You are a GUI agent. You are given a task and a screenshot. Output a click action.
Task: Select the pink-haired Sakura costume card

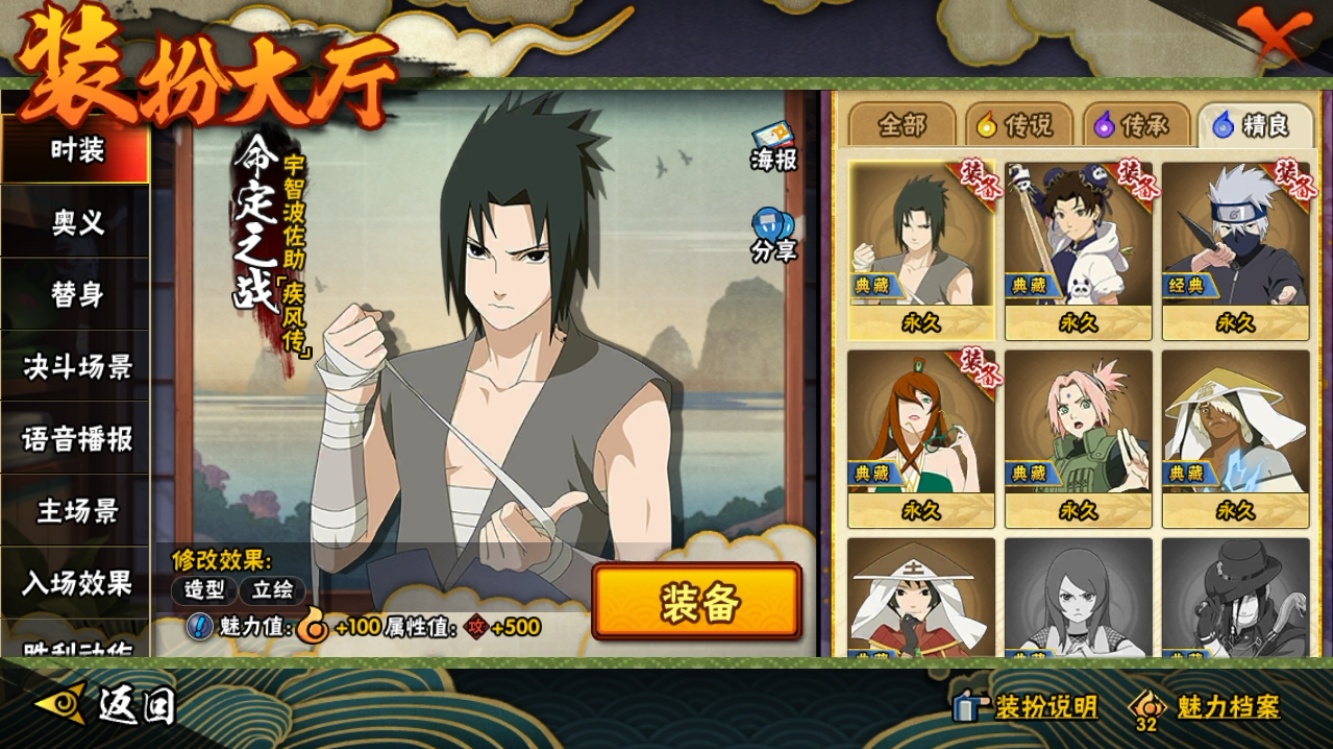click(x=1078, y=438)
